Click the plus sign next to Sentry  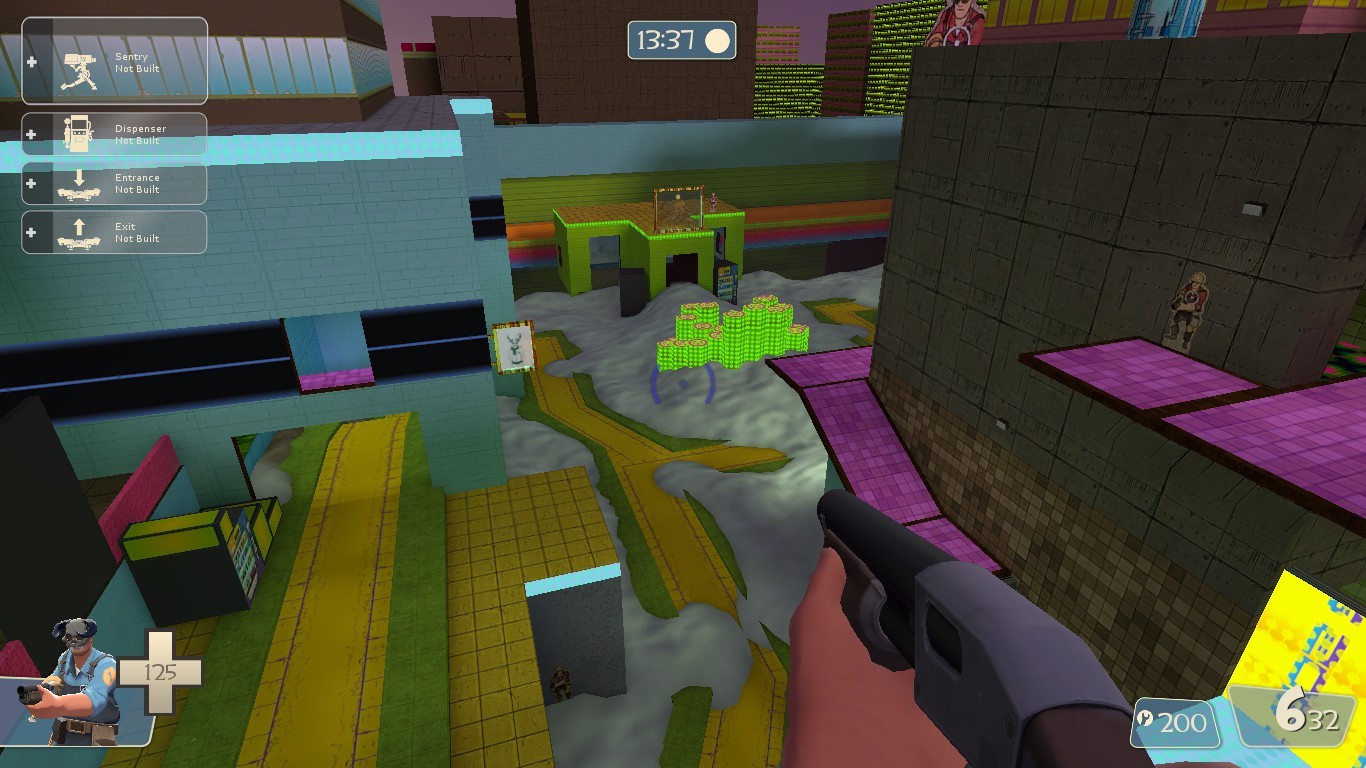tap(32, 61)
